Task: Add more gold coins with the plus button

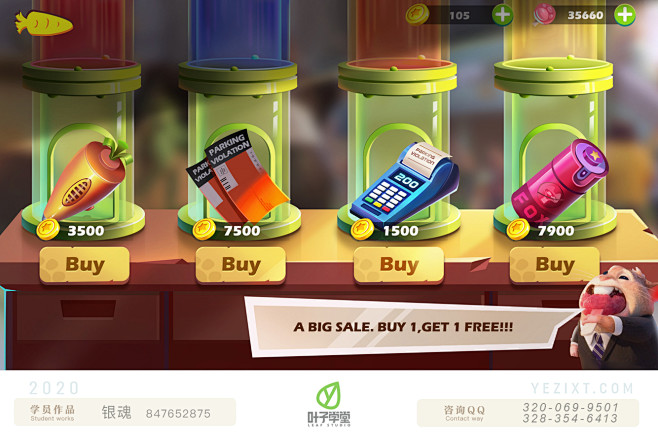Action: [x=502, y=15]
